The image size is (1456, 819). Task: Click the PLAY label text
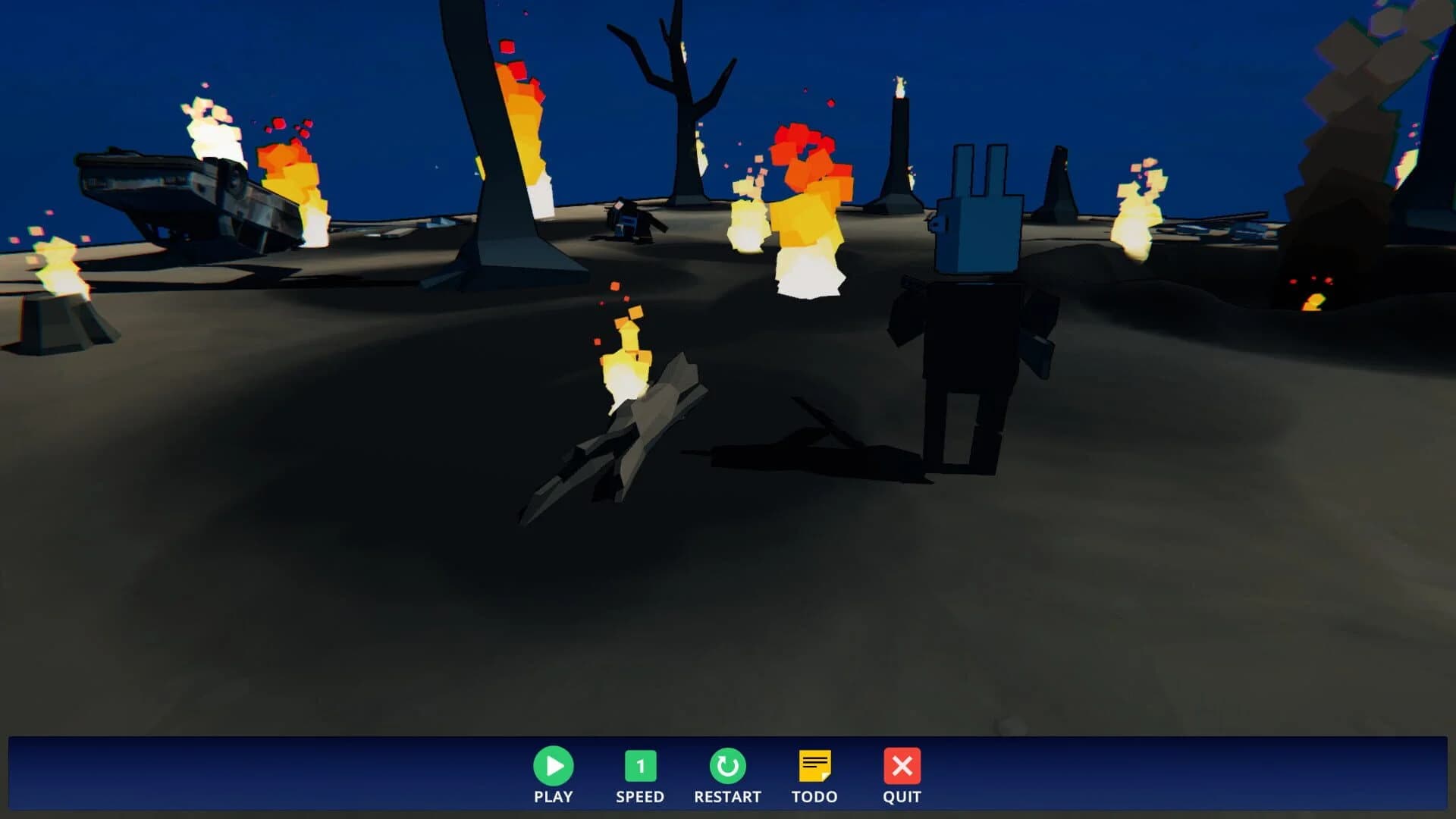(x=554, y=797)
